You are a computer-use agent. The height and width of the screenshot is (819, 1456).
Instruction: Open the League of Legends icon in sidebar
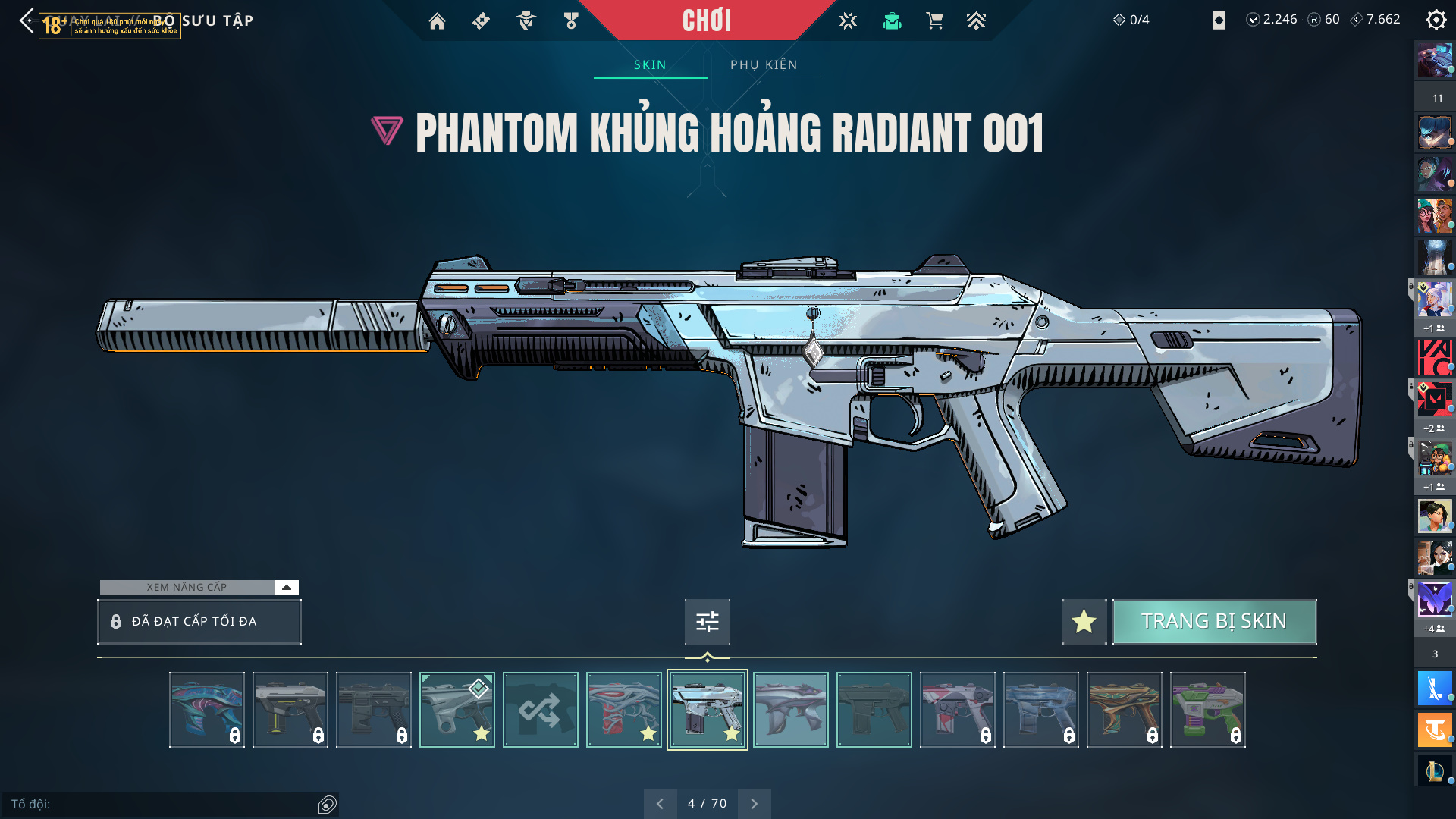(1435, 770)
